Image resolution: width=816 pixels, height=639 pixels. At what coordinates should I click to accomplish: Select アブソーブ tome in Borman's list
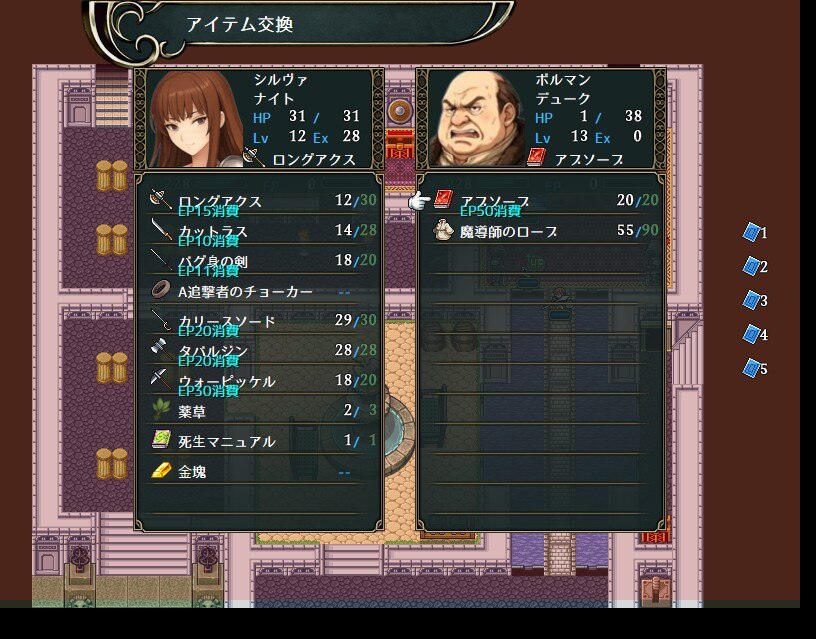[540, 201]
